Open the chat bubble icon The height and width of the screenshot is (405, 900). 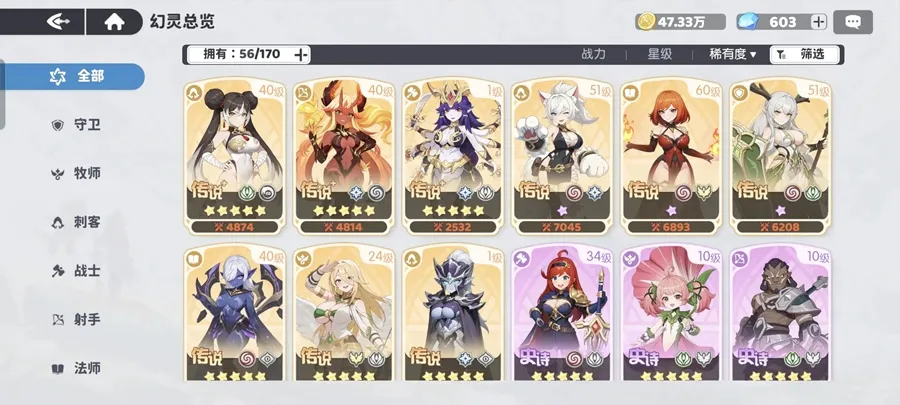853,22
